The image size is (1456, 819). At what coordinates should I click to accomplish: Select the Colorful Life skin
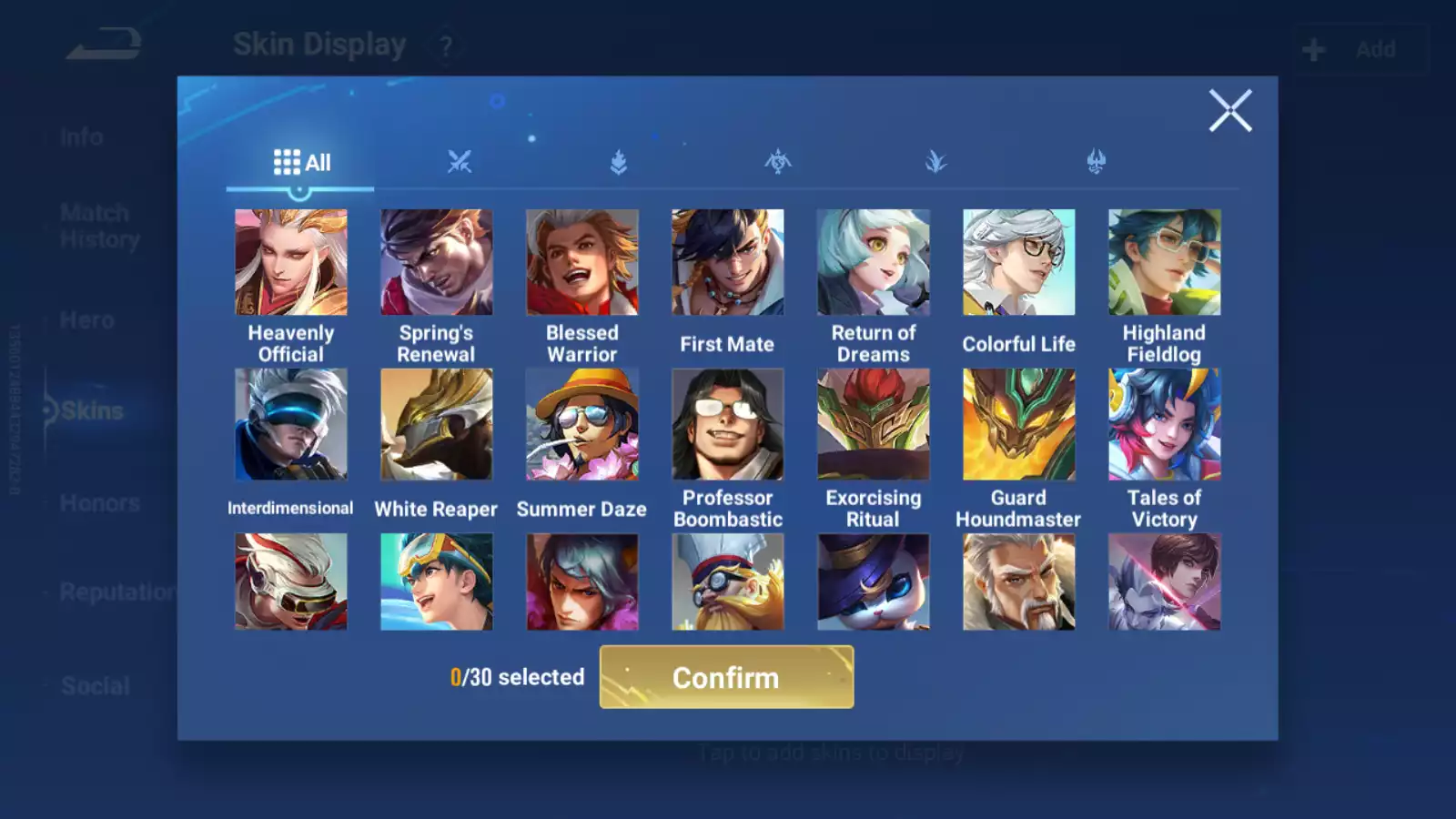[1019, 263]
